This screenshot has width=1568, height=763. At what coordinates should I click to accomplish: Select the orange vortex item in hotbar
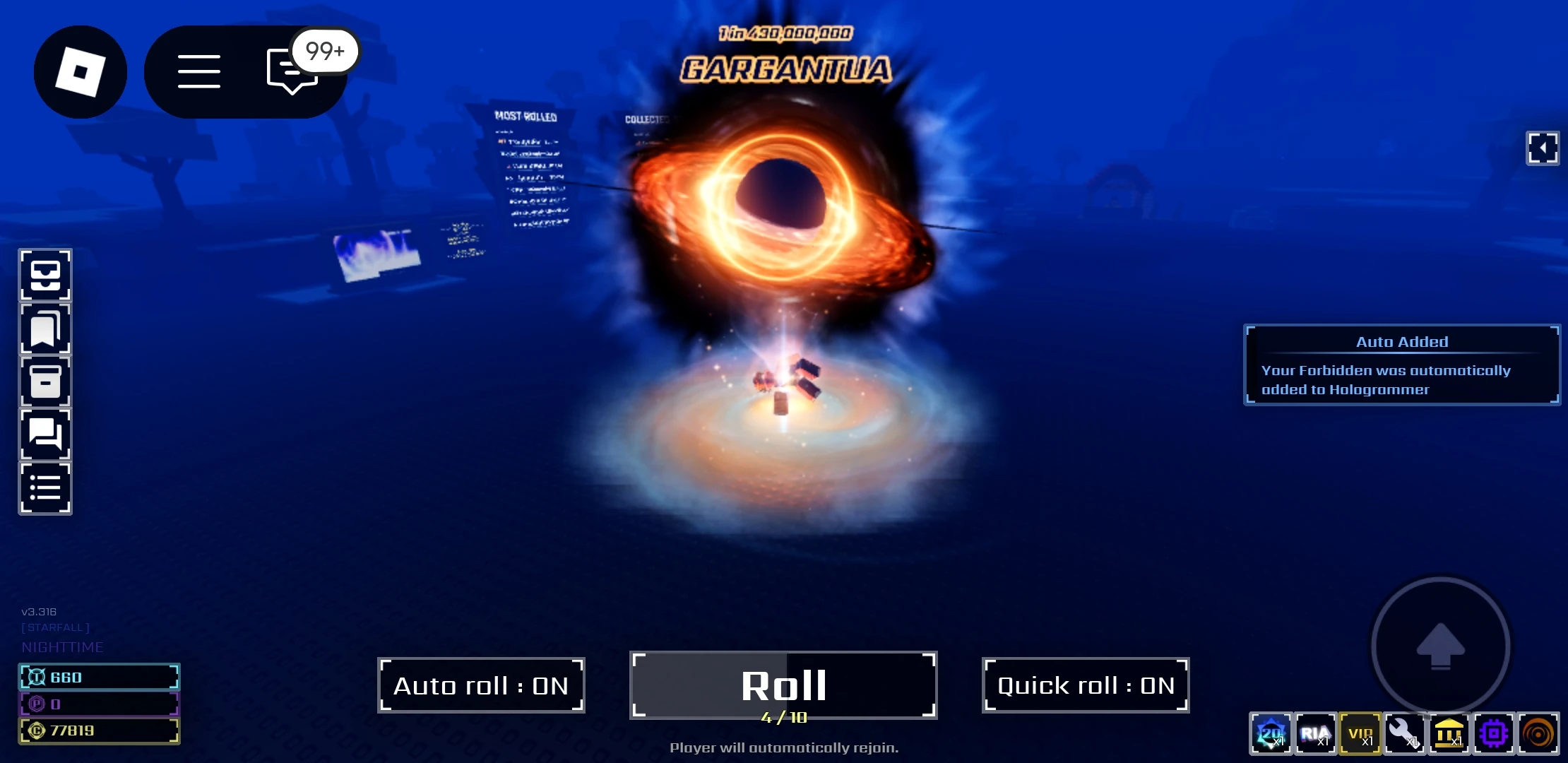1537,734
